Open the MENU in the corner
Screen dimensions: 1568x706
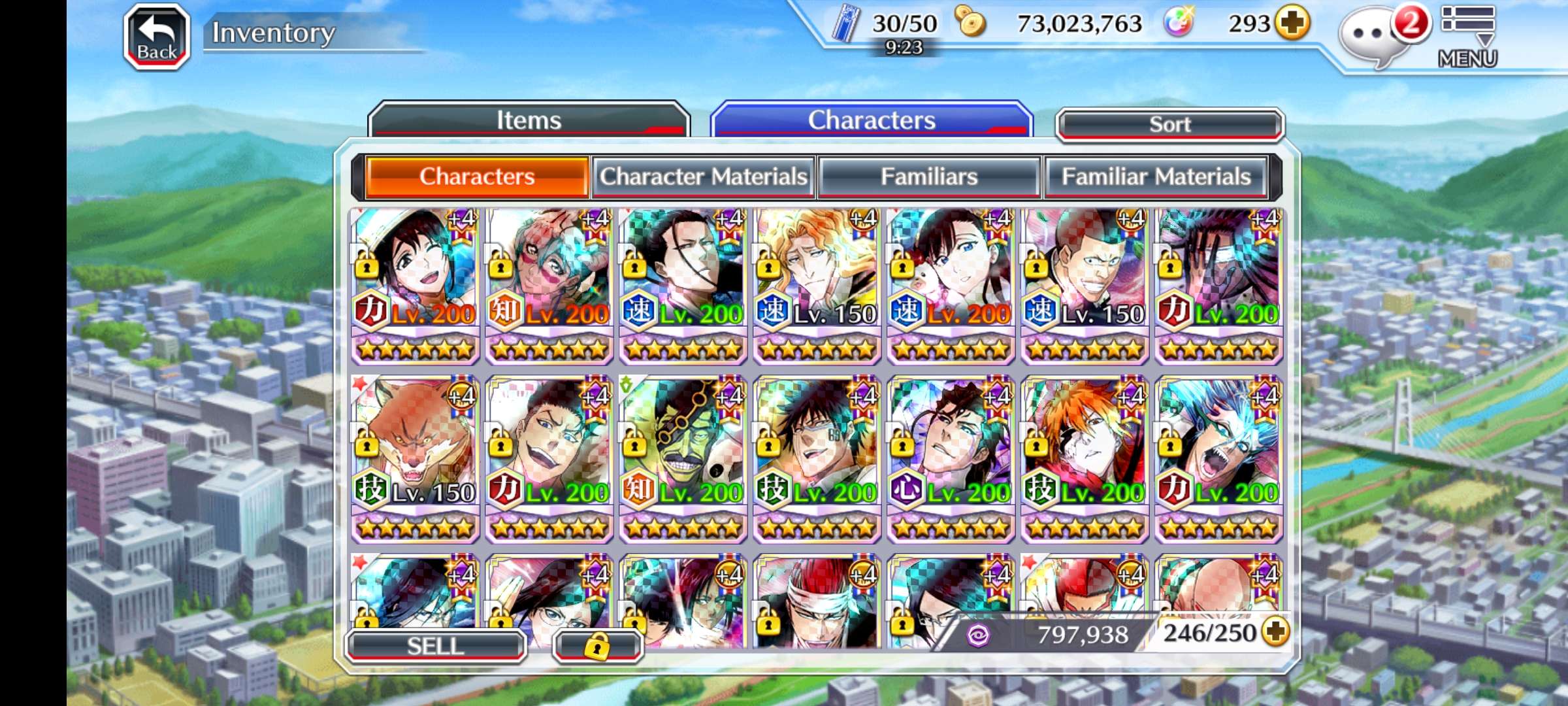click(x=1467, y=37)
